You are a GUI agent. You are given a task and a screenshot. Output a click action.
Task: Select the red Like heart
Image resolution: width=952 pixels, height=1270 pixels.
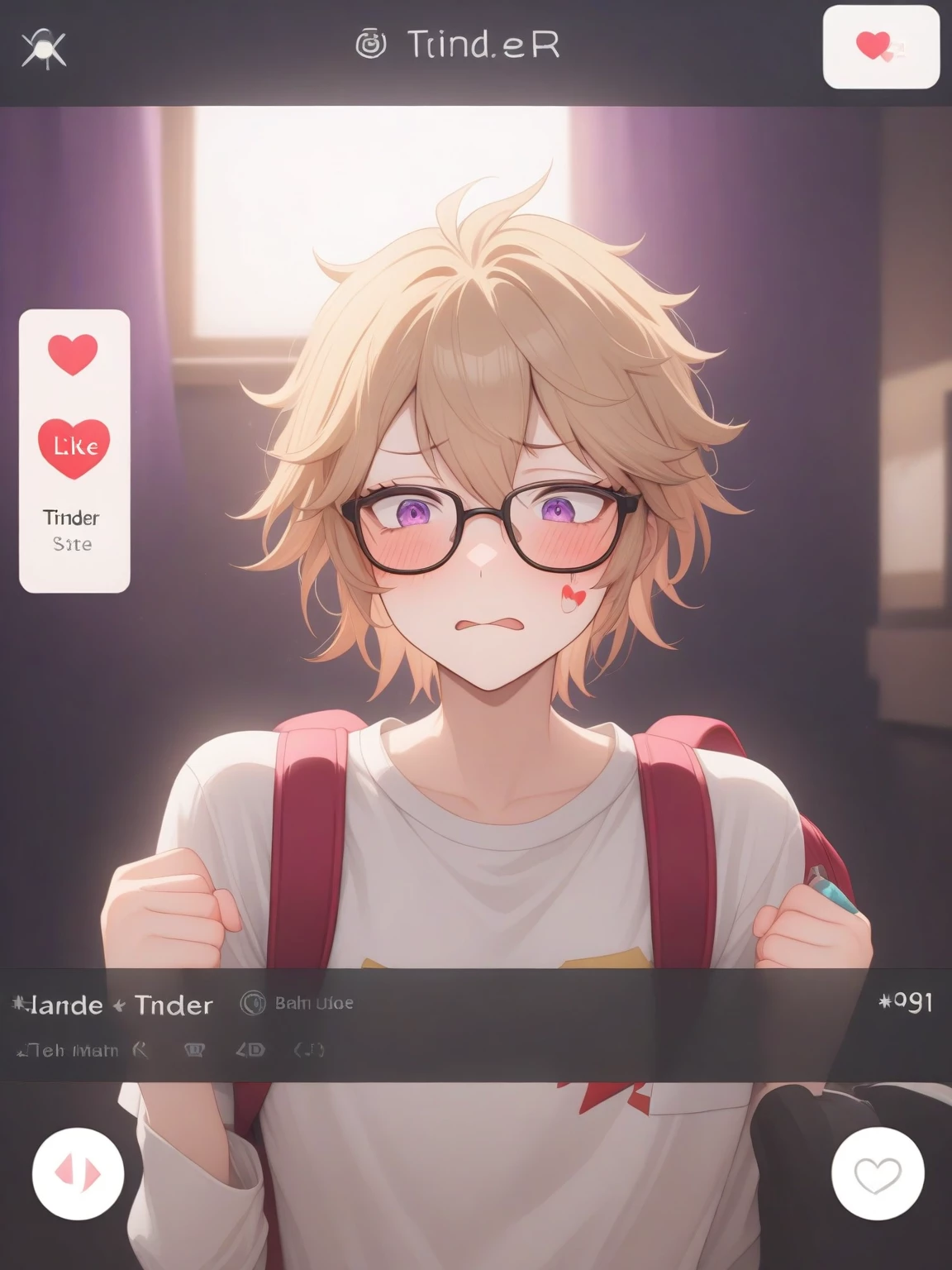pyautogui.click(x=74, y=447)
